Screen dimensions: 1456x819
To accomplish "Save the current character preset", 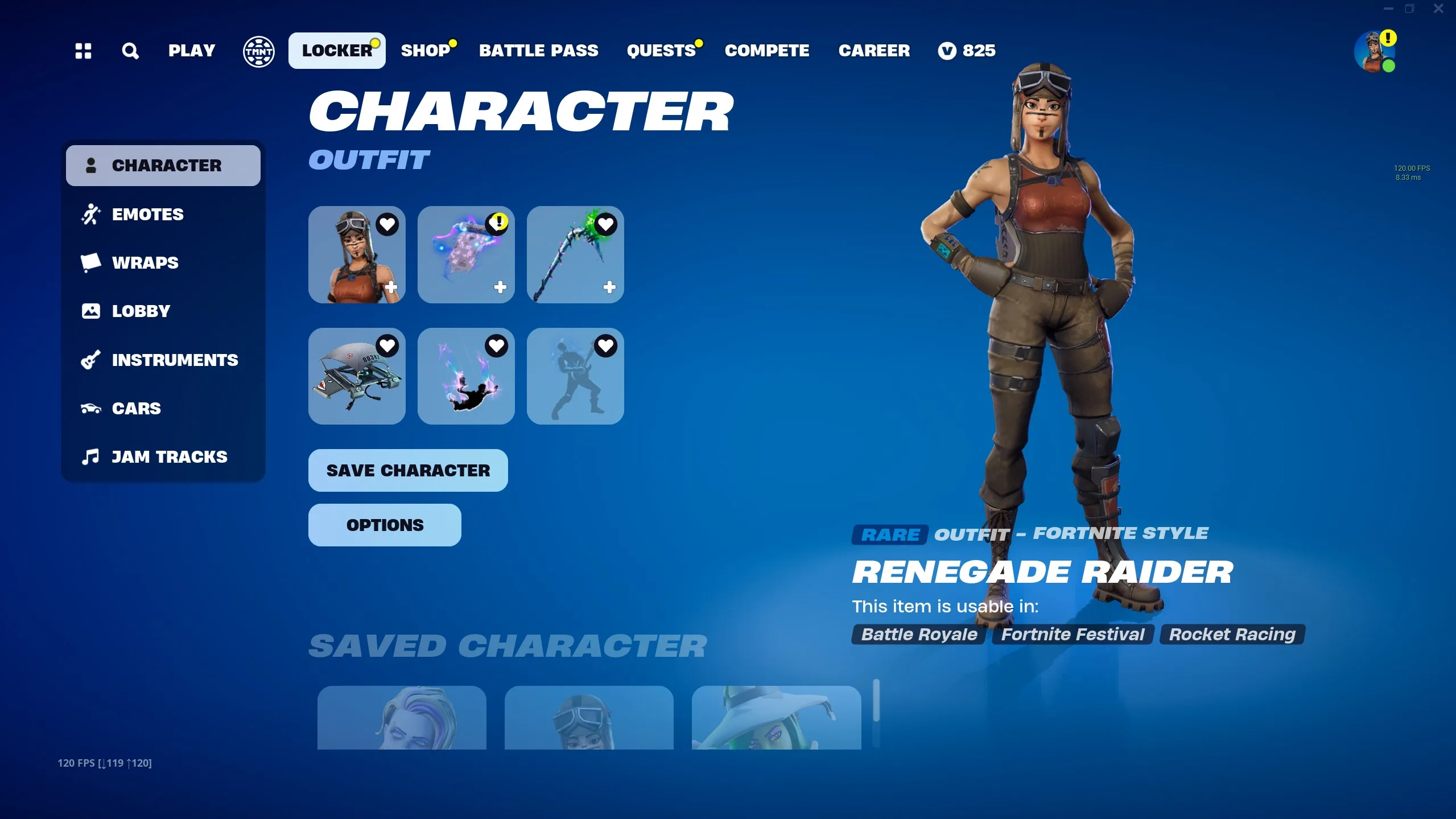I will coord(408,471).
